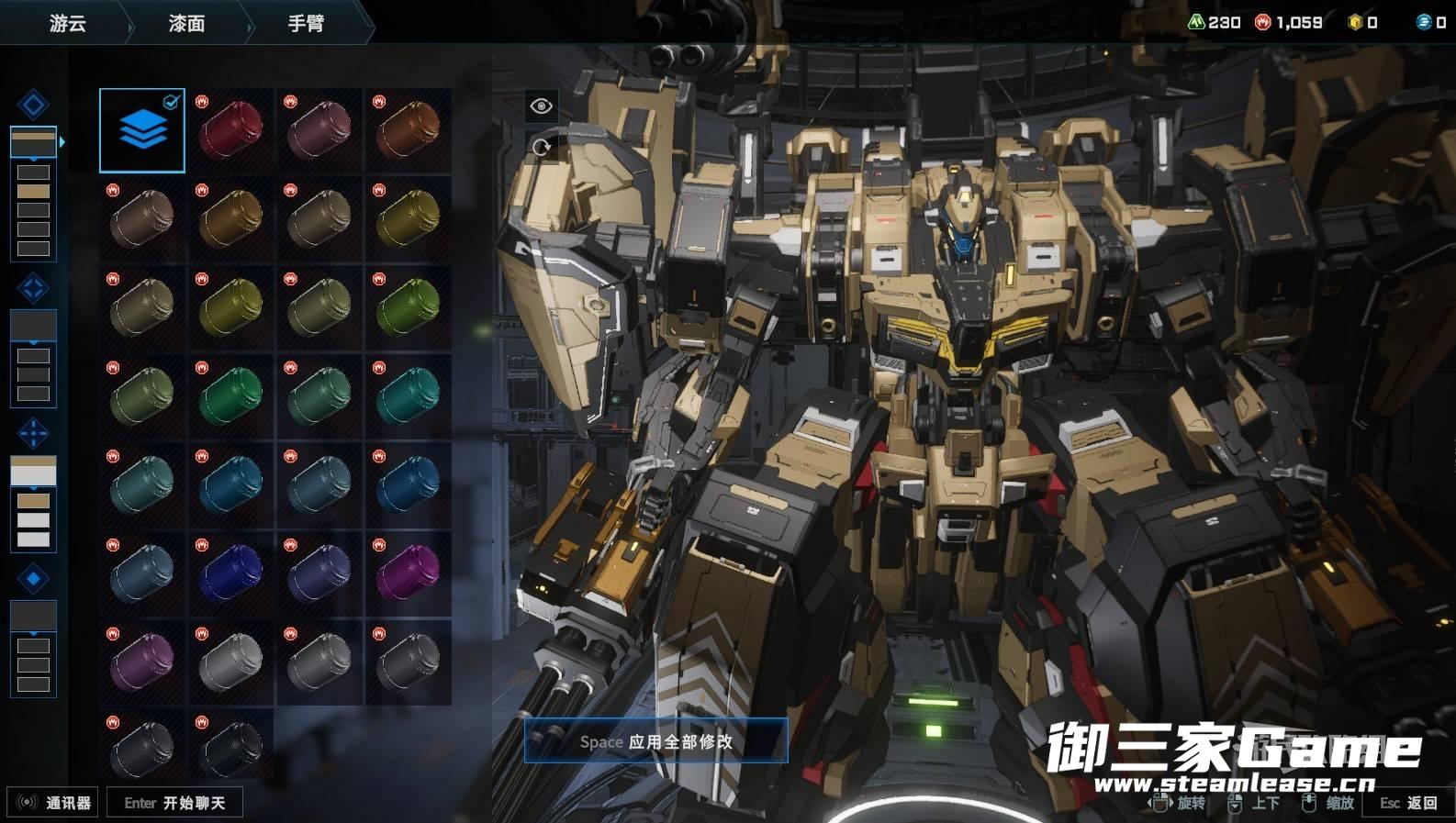Select the light gray paint can
This screenshot has height=823, width=1456.
pos(230,662)
